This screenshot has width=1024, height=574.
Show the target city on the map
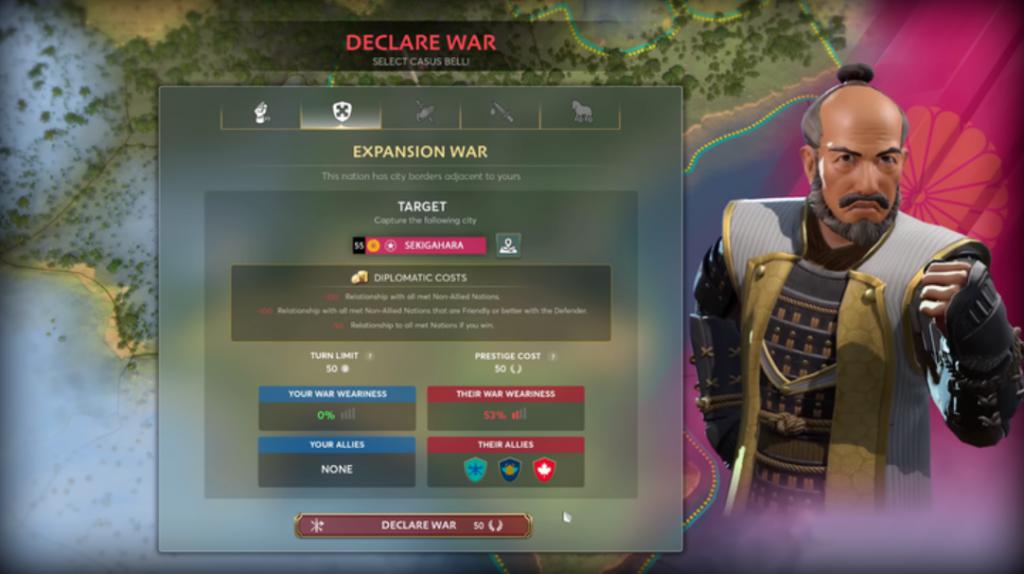tap(508, 245)
